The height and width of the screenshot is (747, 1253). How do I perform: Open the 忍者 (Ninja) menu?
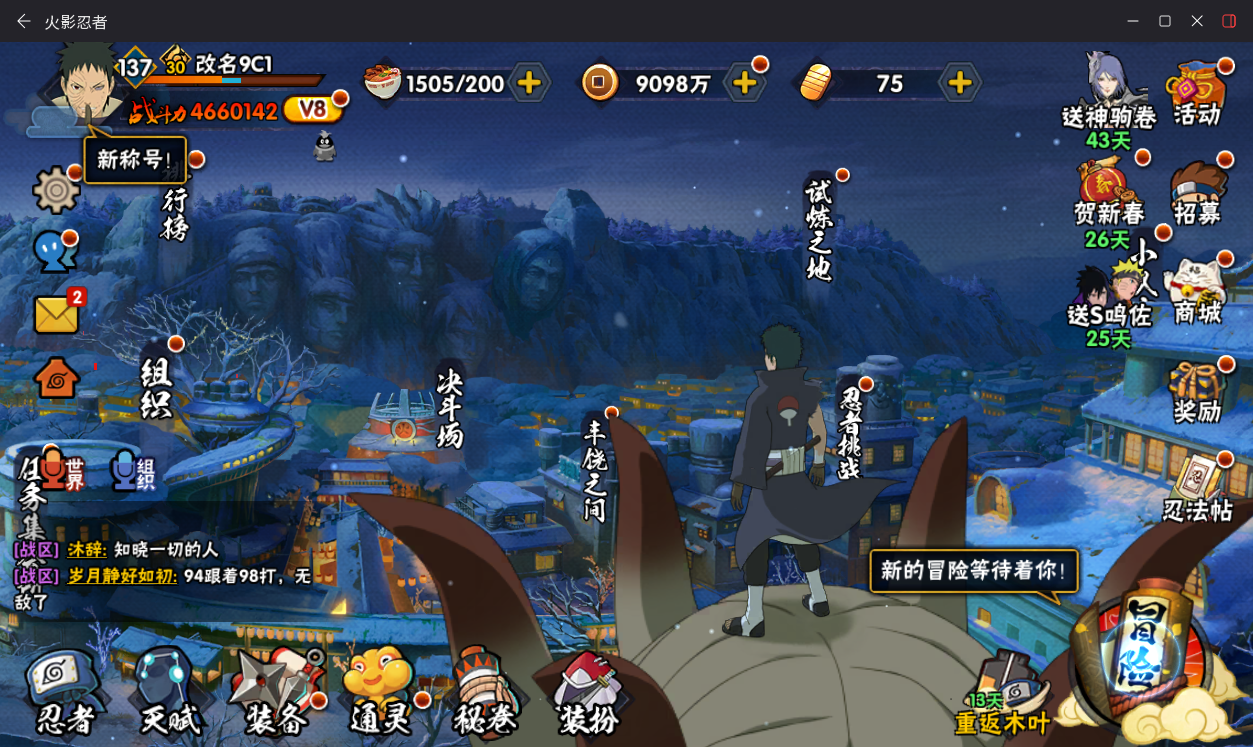[66, 691]
